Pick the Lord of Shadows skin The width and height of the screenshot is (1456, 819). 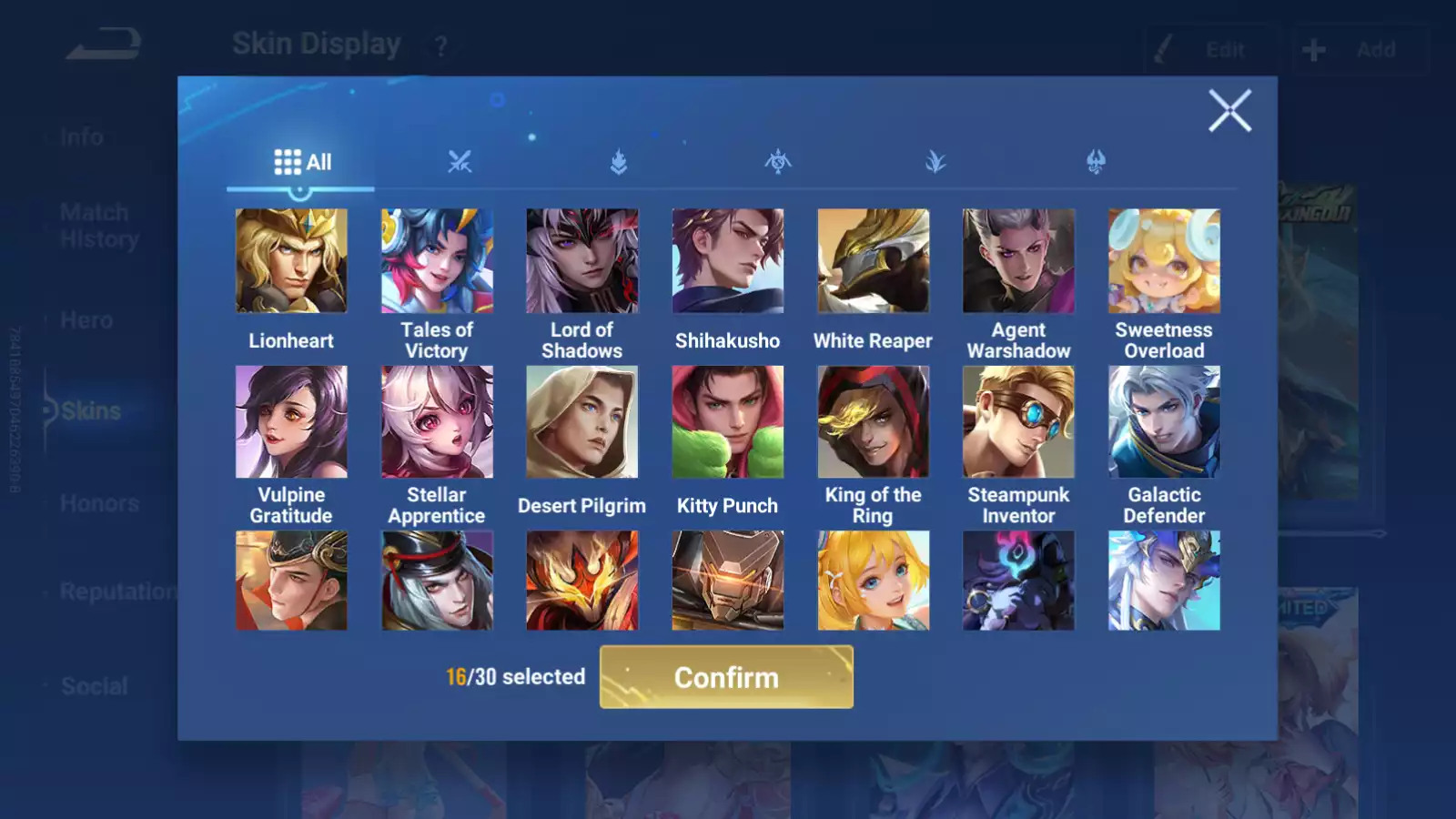[582, 261]
